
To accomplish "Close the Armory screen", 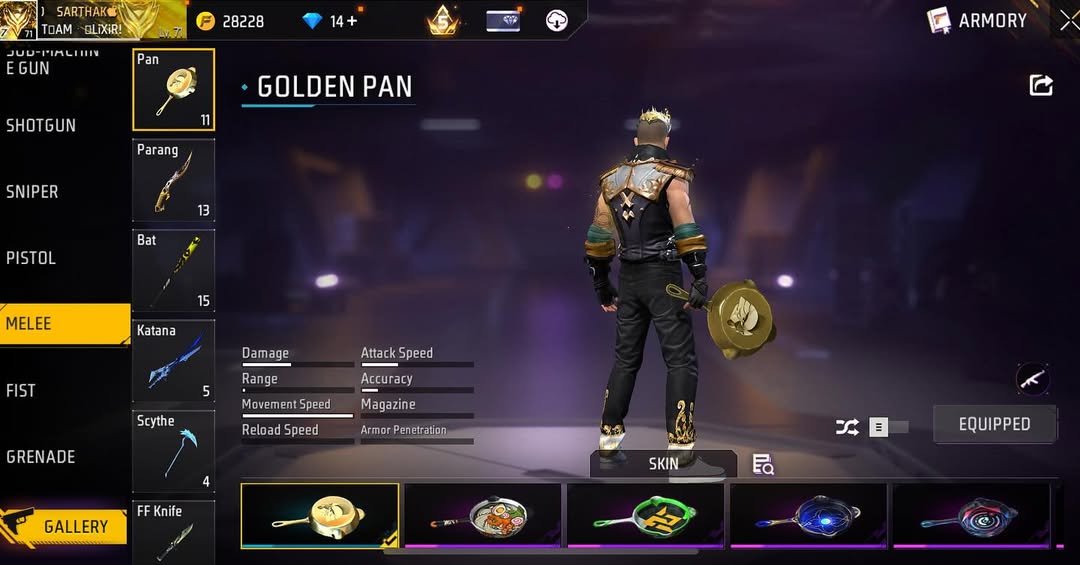I will point(1068,21).
